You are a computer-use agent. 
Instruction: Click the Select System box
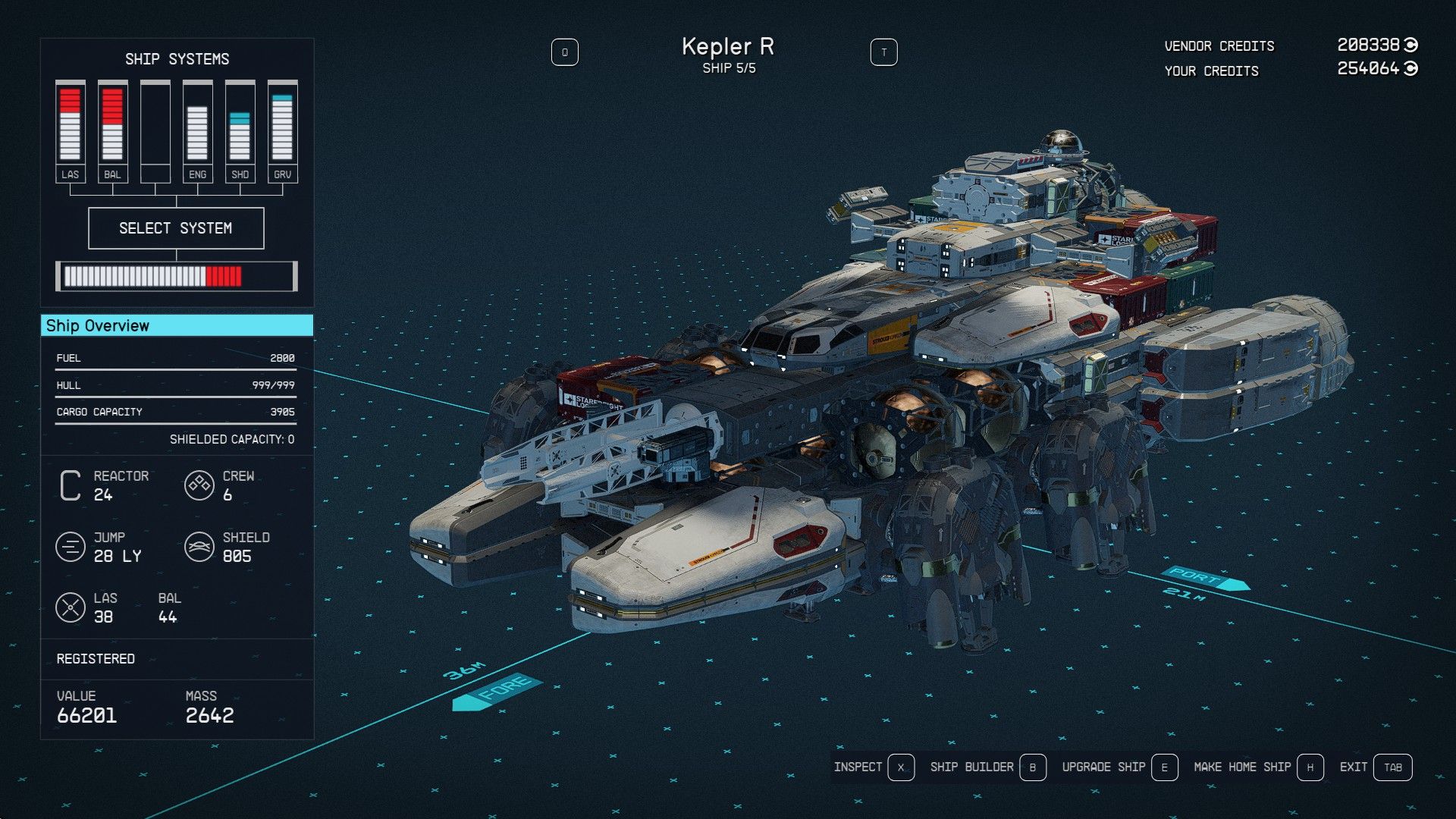point(176,228)
